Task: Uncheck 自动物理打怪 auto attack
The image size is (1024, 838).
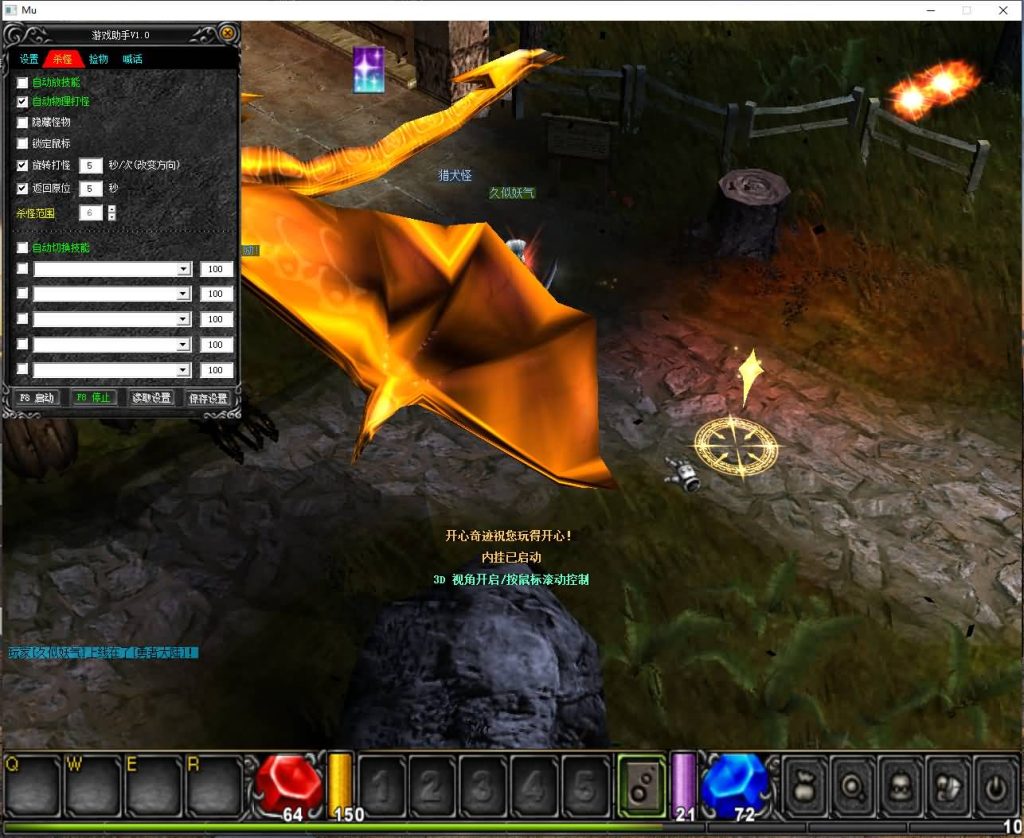Action: click(x=23, y=102)
